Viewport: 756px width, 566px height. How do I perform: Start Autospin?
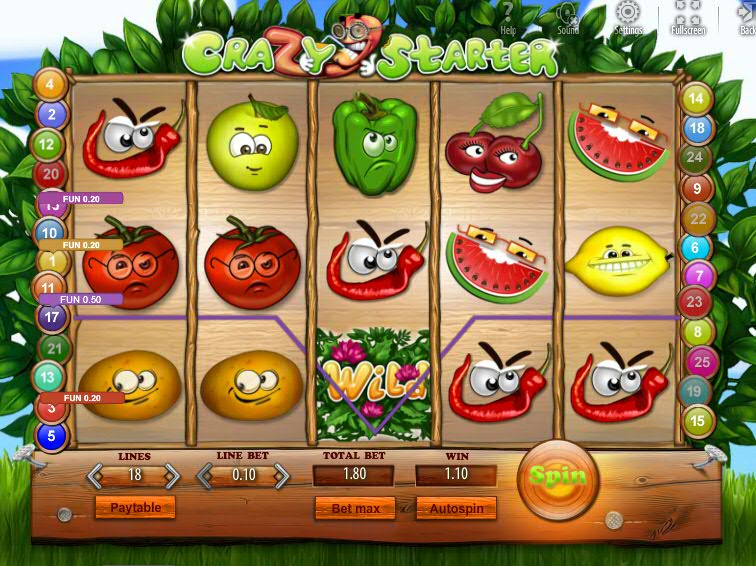click(x=456, y=509)
